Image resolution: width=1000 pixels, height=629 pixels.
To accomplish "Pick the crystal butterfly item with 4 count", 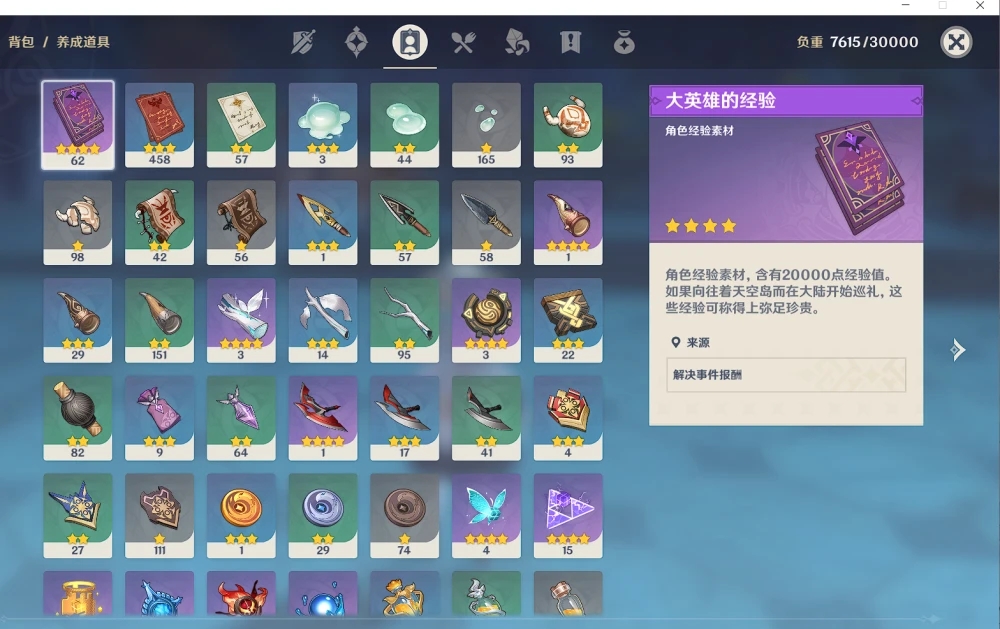I will point(486,515).
